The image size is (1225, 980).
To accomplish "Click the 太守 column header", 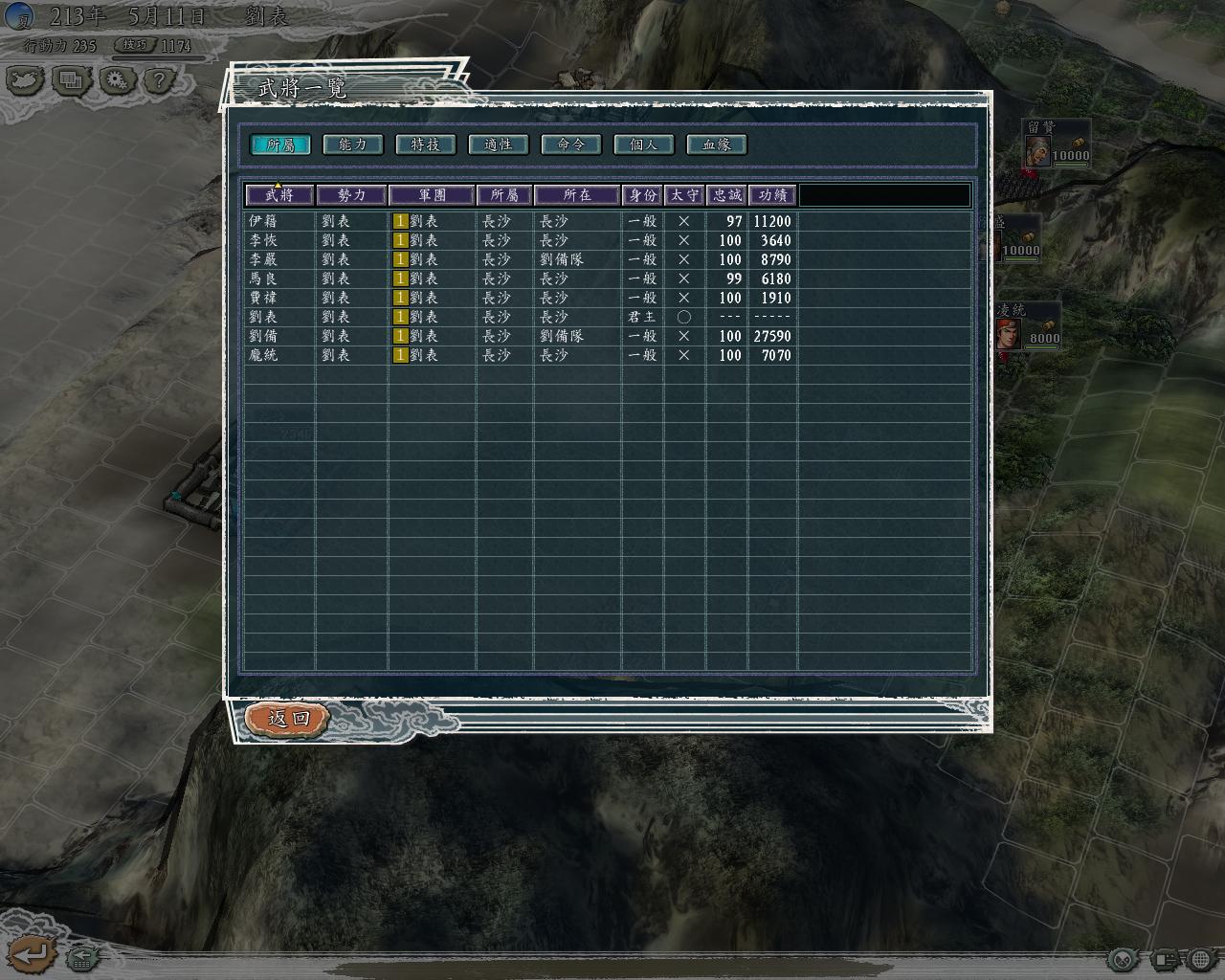I will 684,195.
